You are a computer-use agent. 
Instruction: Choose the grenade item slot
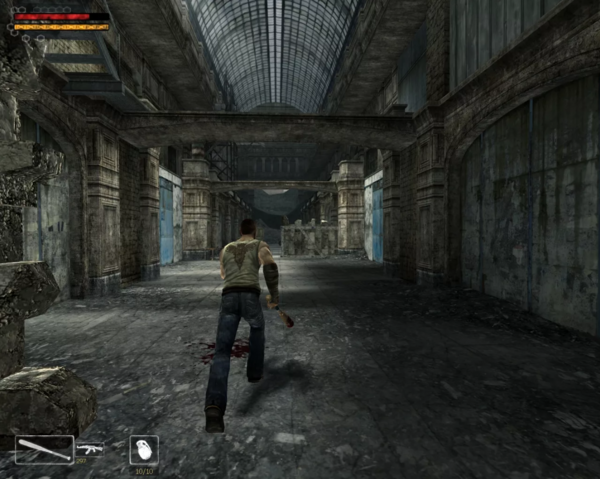[144, 449]
